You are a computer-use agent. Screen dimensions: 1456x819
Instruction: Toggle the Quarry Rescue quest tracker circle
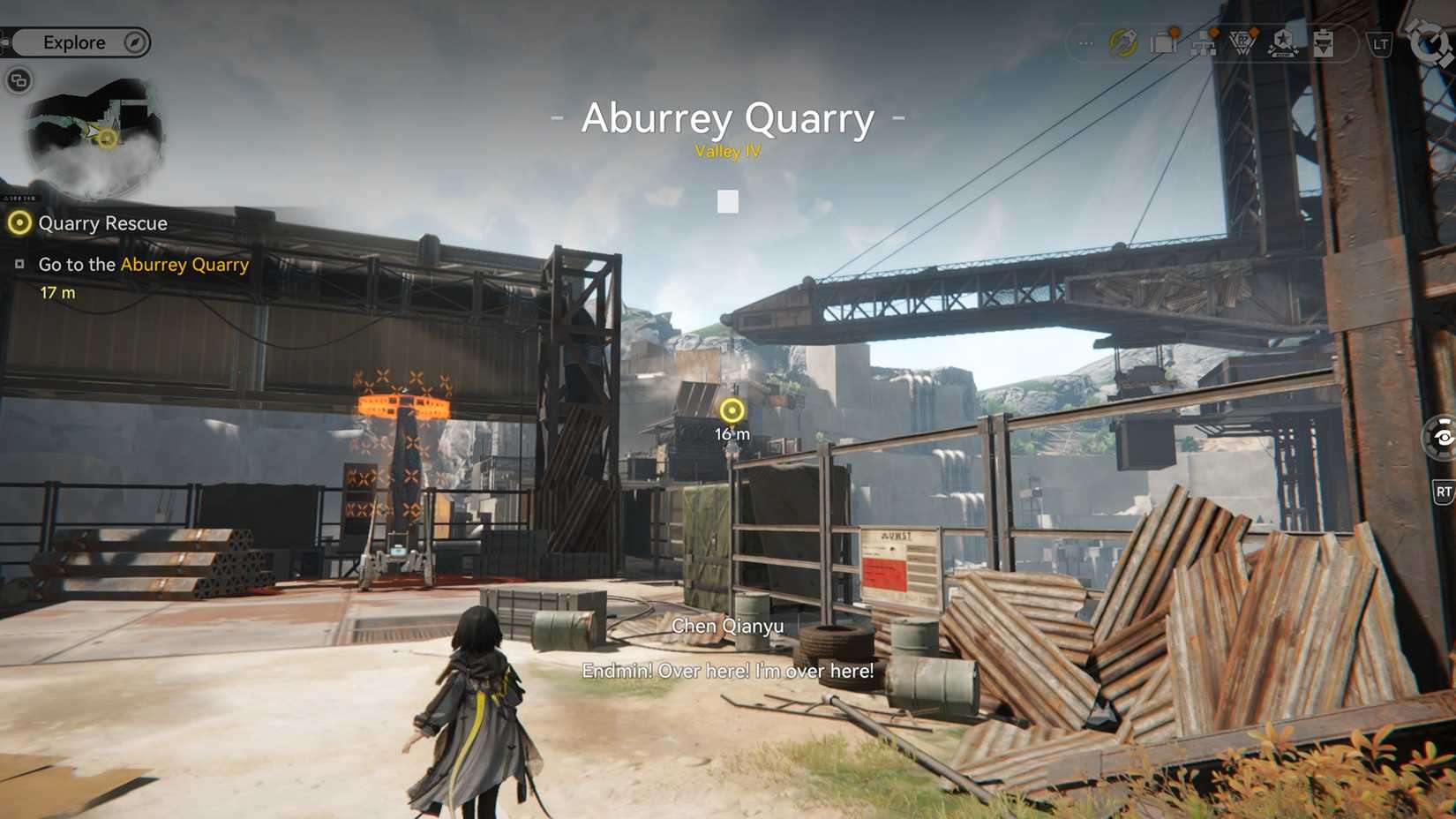coord(19,223)
